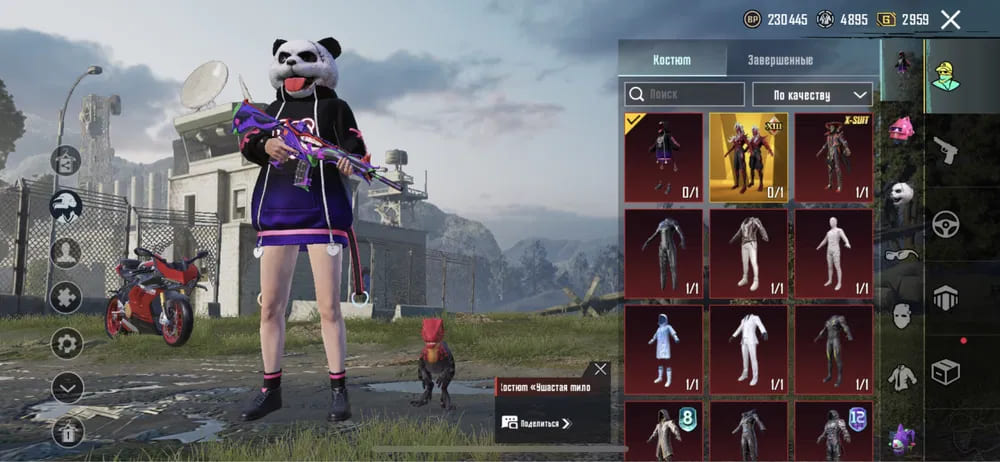Select the costume with the 12 badge
The height and width of the screenshot is (462, 1000).
[834, 431]
